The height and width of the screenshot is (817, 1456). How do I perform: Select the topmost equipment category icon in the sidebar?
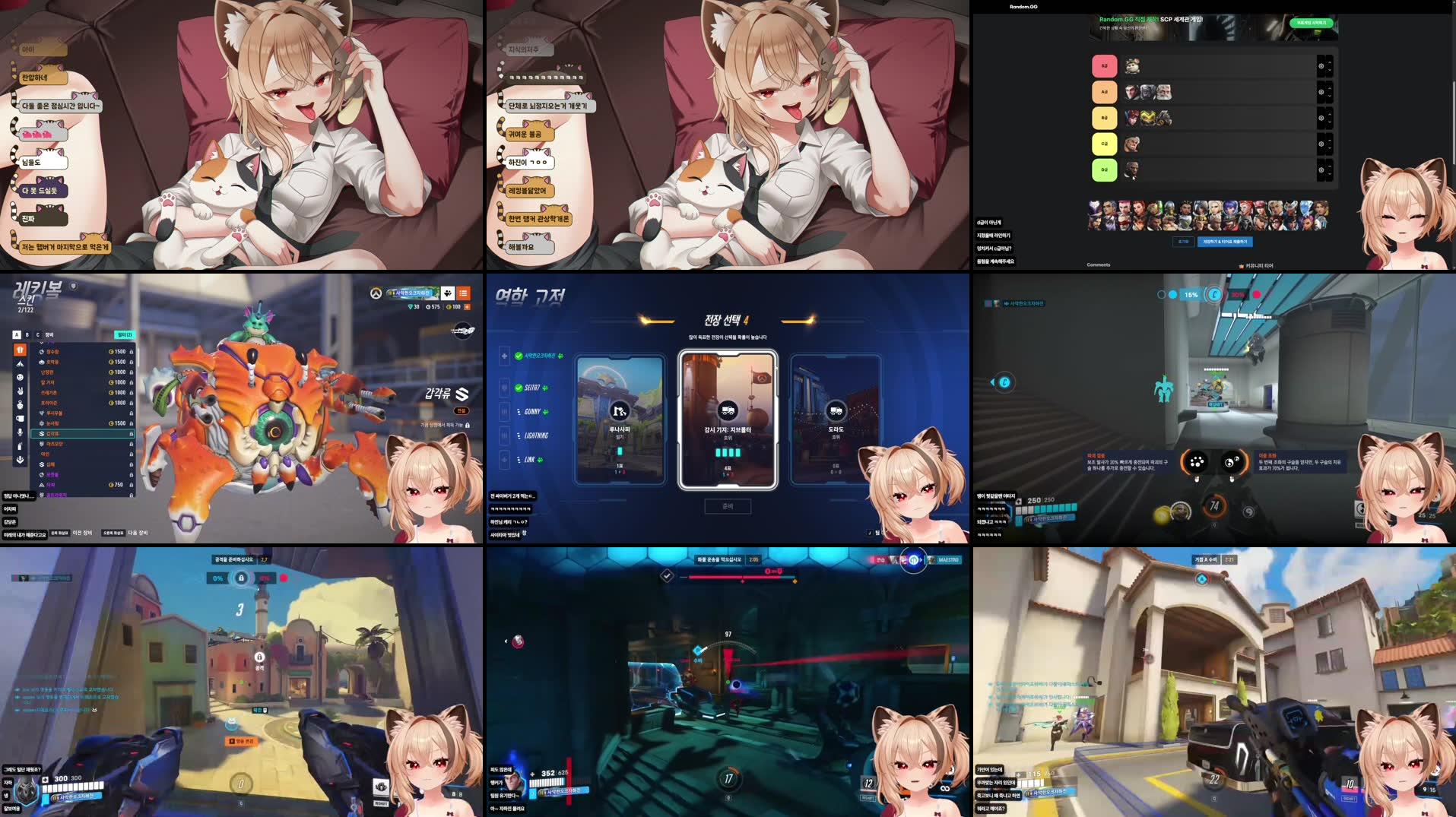19,351
